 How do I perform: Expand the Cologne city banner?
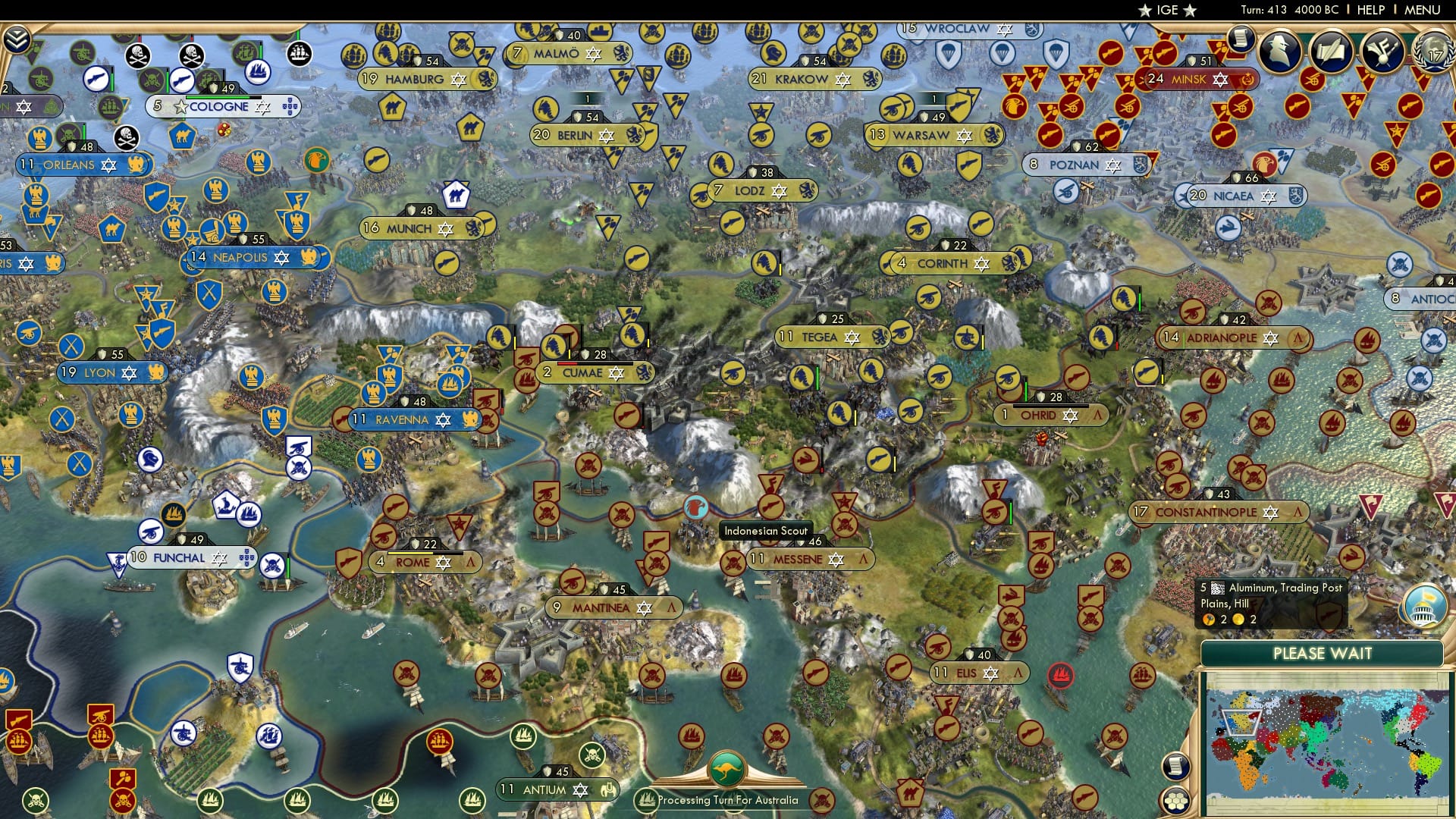coord(221,106)
